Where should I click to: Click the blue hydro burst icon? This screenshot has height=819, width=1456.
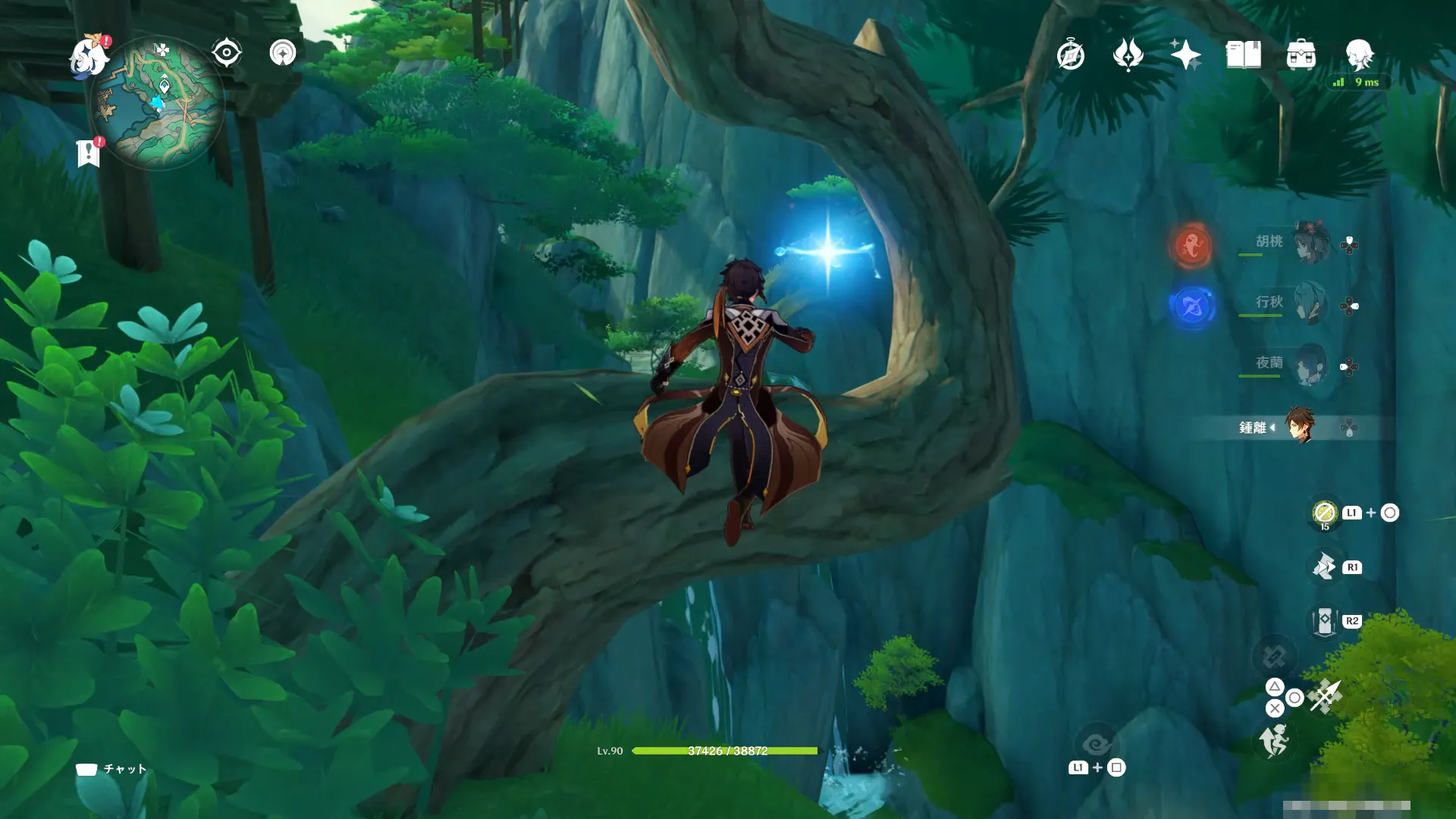[x=1191, y=306]
